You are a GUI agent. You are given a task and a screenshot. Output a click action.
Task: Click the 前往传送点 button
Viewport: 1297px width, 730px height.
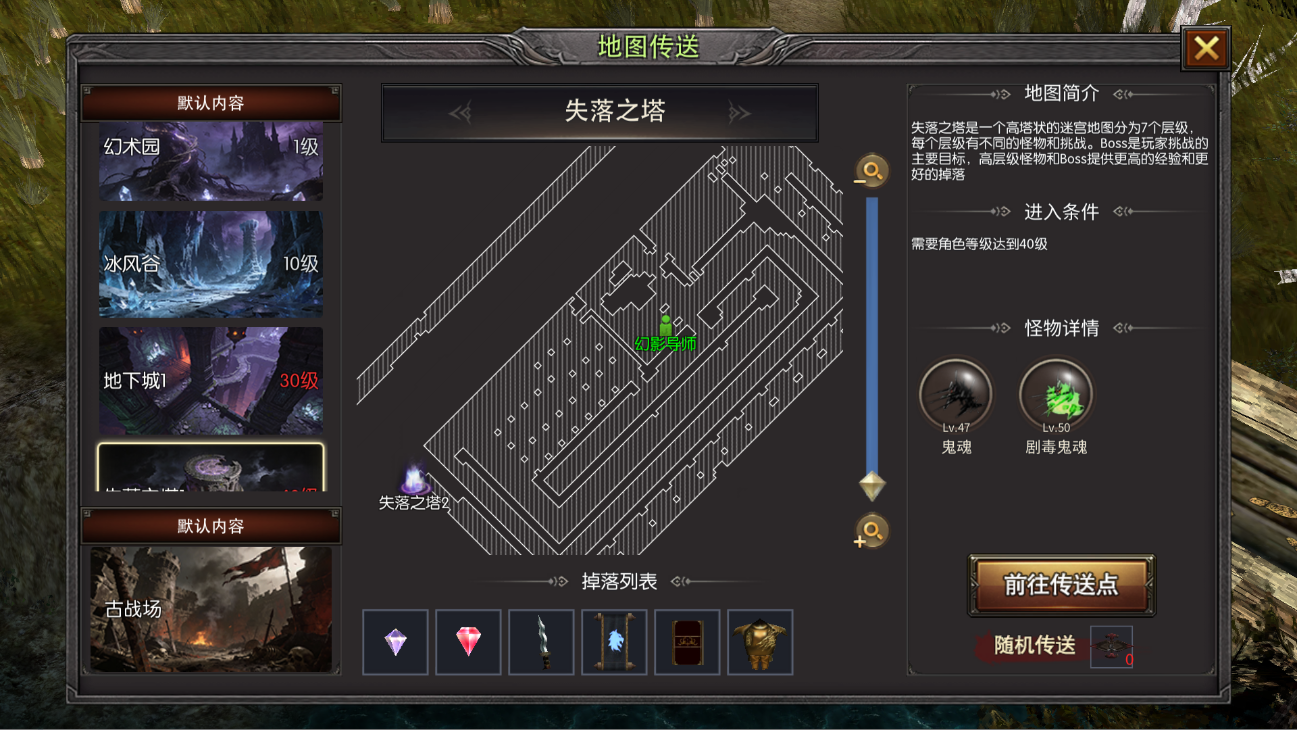(1061, 585)
